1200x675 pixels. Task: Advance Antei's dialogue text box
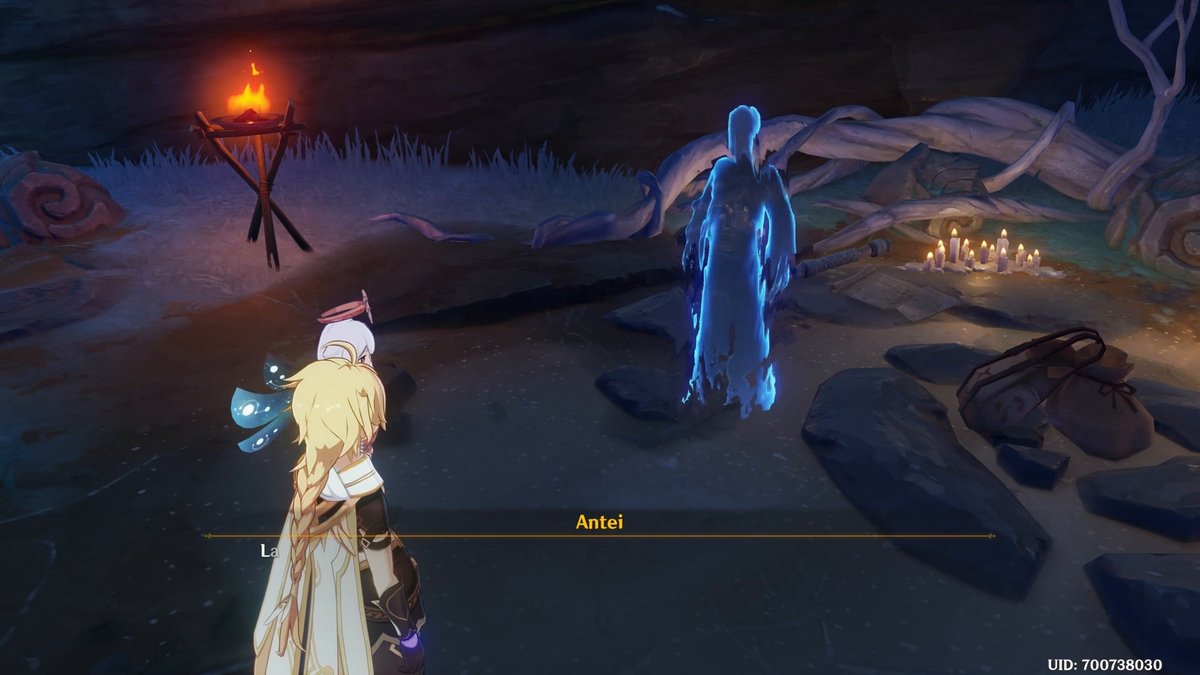tap(599, 560)
